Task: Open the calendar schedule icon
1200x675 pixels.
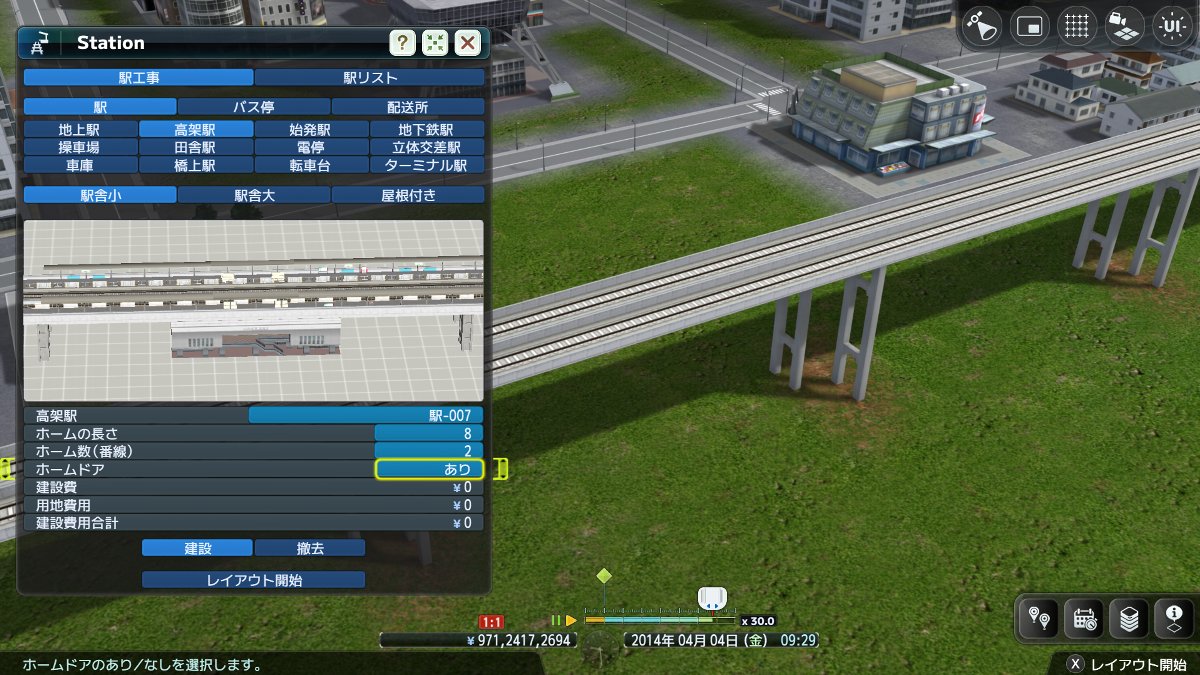Action: click(x=1084, y=620)
